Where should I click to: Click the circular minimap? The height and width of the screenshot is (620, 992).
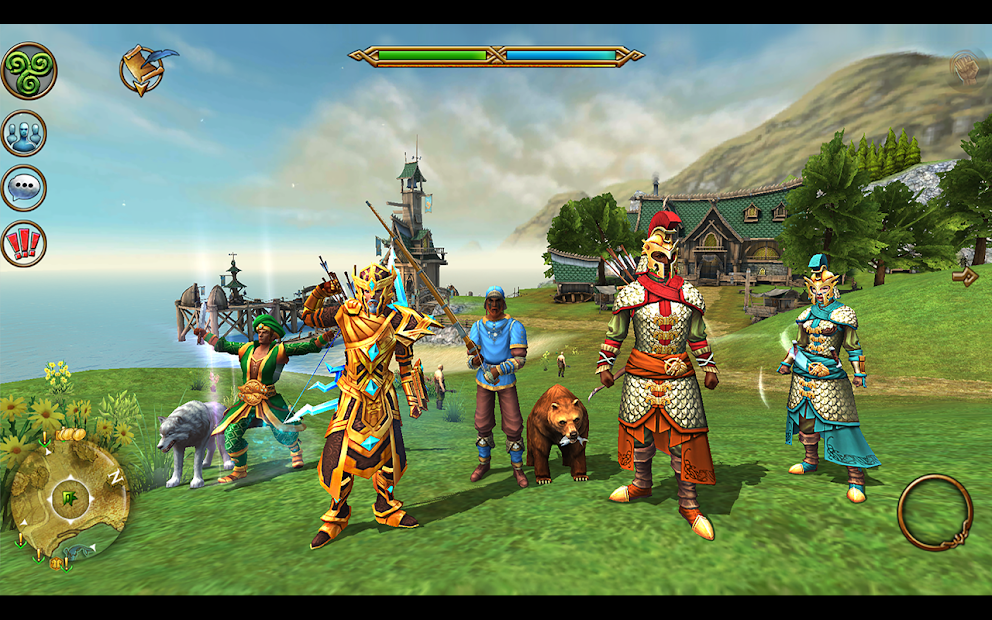[x=70, y=497]
